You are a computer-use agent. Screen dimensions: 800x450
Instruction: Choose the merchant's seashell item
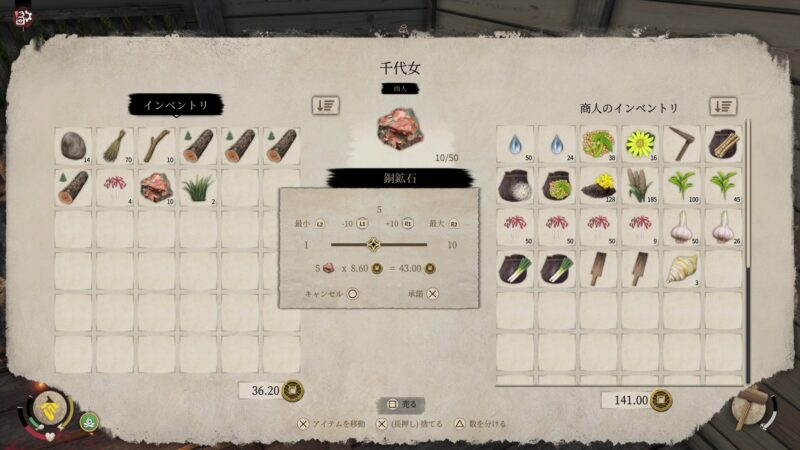(682, 269)
